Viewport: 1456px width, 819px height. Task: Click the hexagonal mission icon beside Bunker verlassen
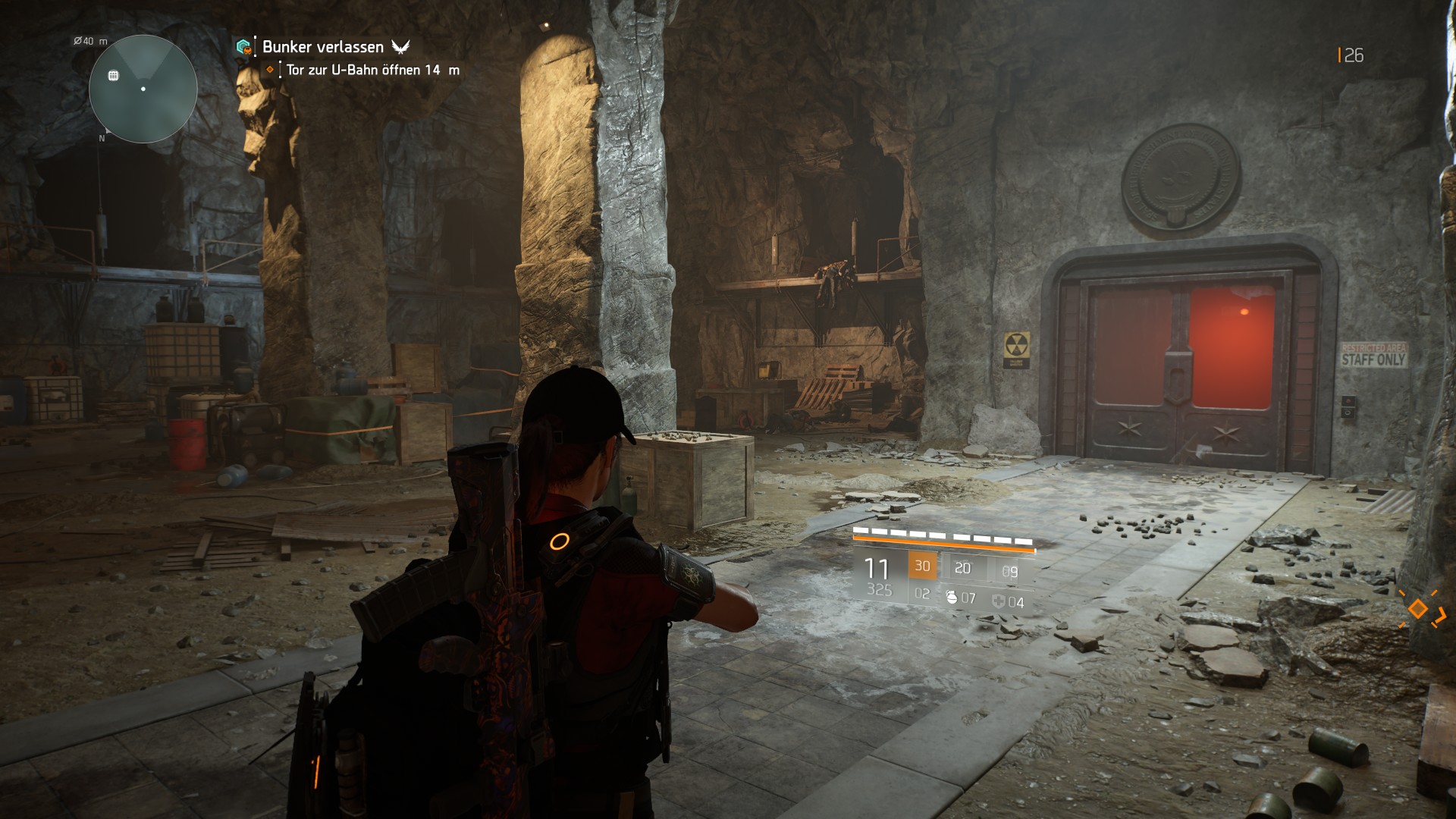tap(243, 46)
